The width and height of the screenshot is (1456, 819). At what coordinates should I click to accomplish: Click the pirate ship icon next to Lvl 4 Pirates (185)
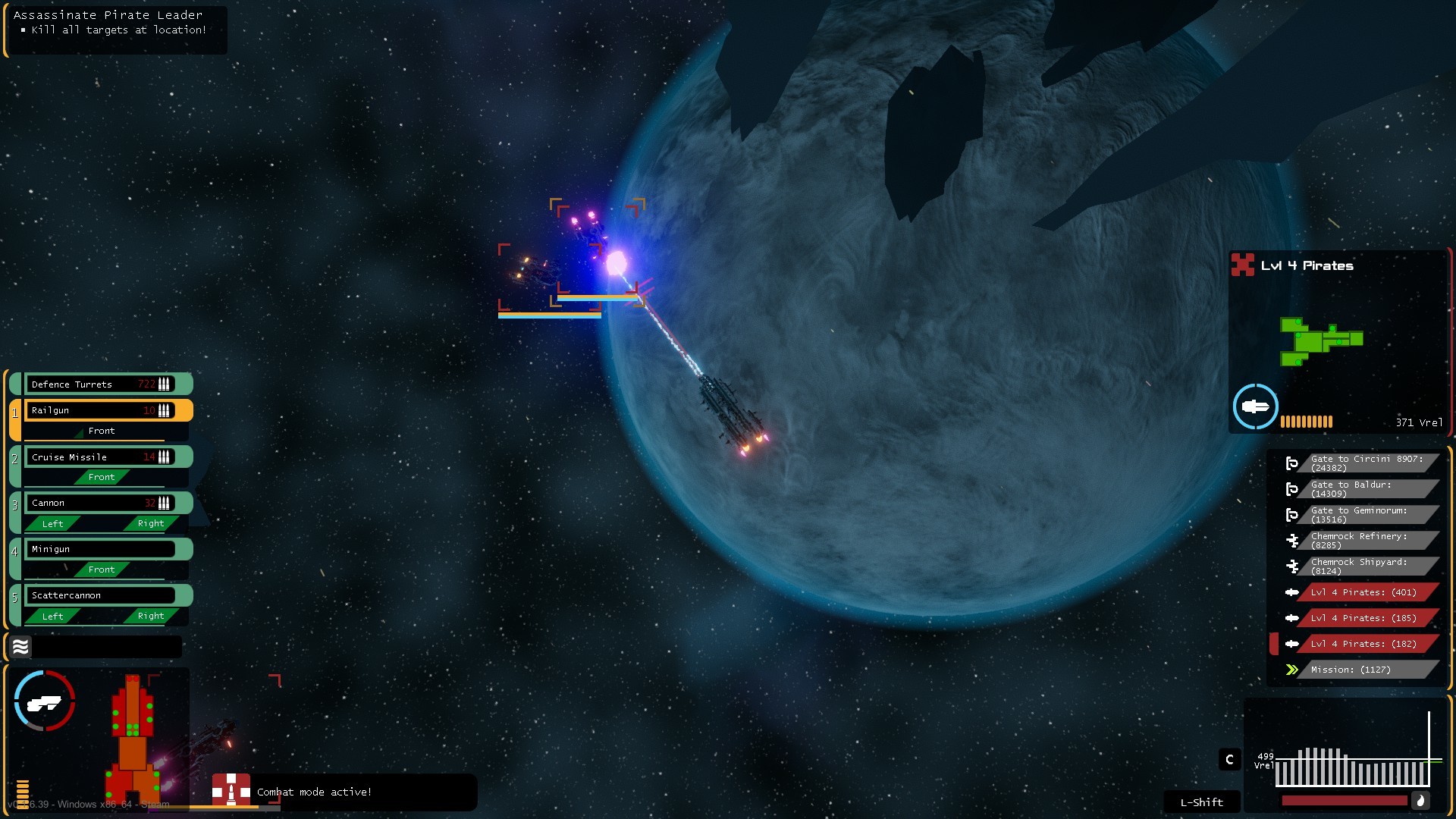pos(1293,618)
